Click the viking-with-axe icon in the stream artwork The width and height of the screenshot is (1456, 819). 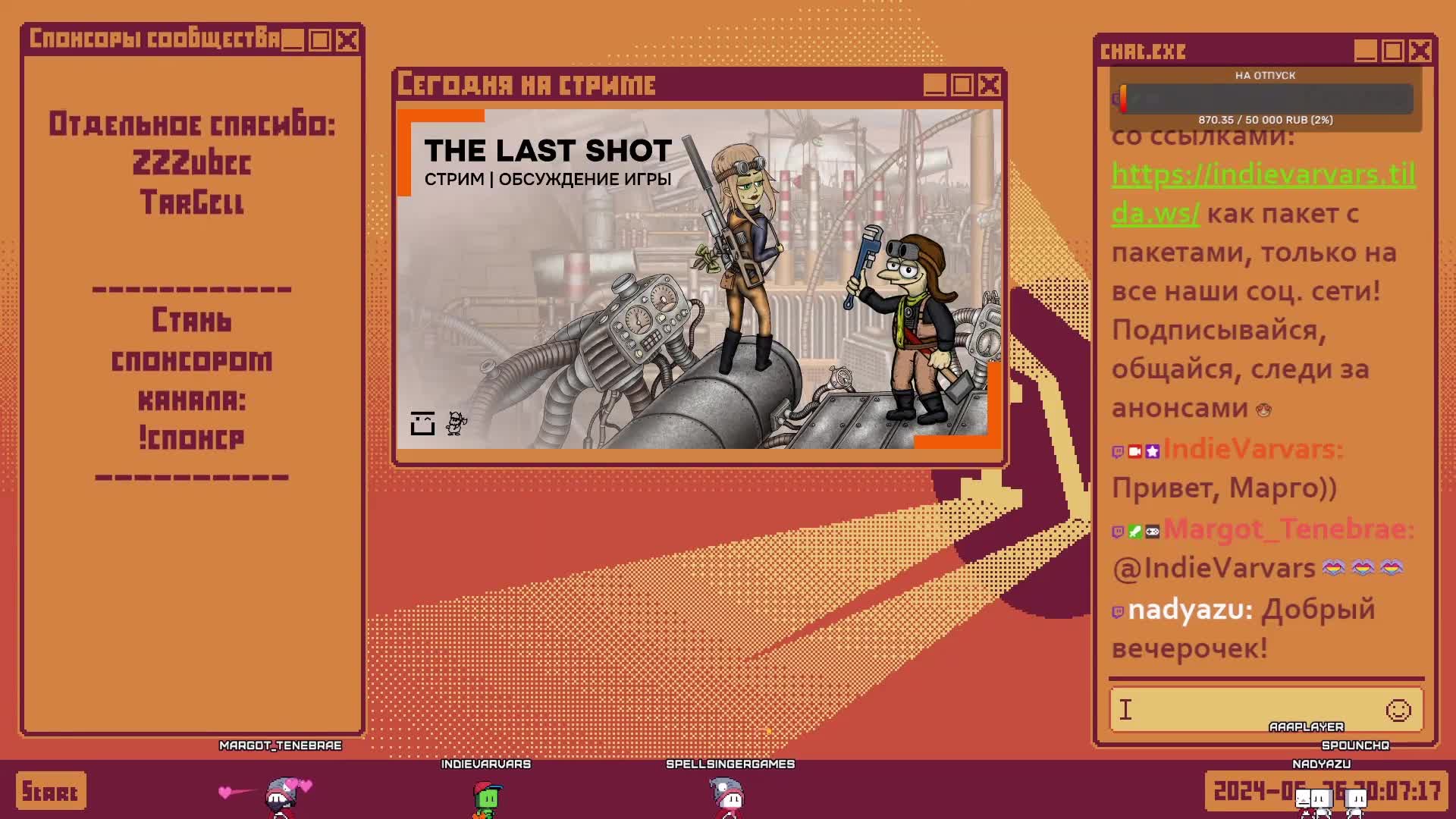tap(455, 423)
